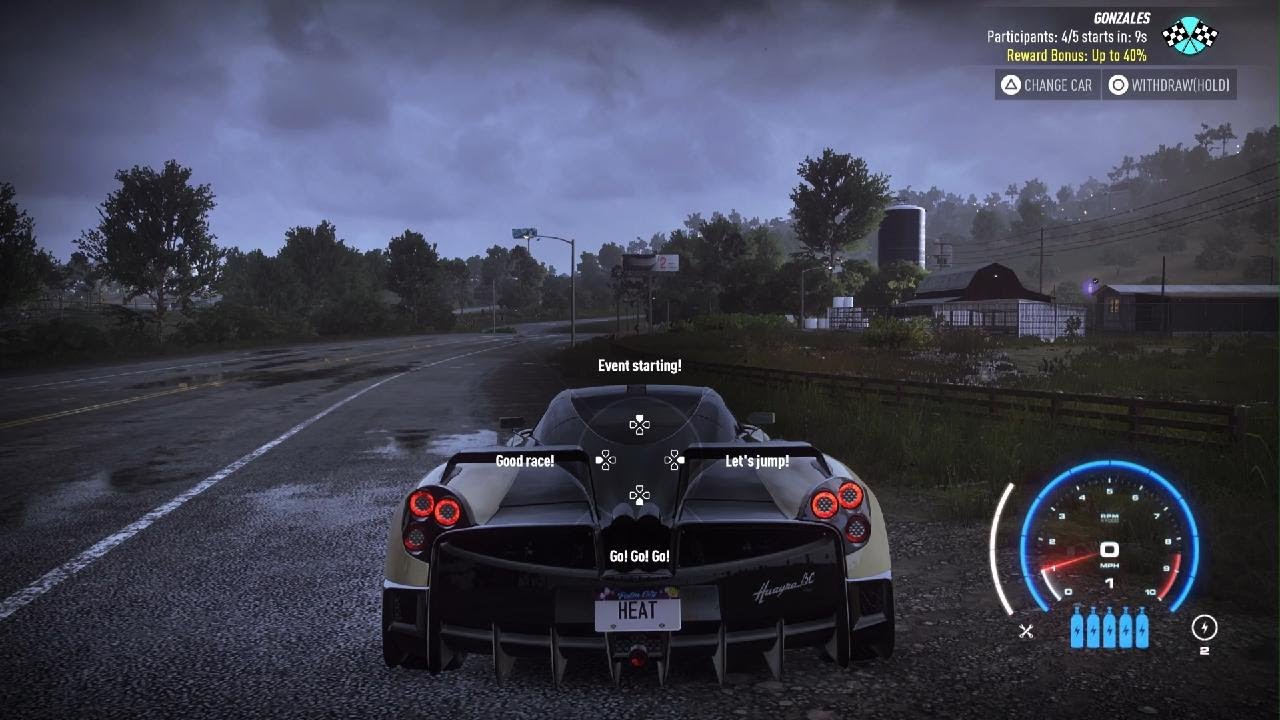Choose the "Event starting!" quick chat message

pyautogui.click(x=639, y=366)
